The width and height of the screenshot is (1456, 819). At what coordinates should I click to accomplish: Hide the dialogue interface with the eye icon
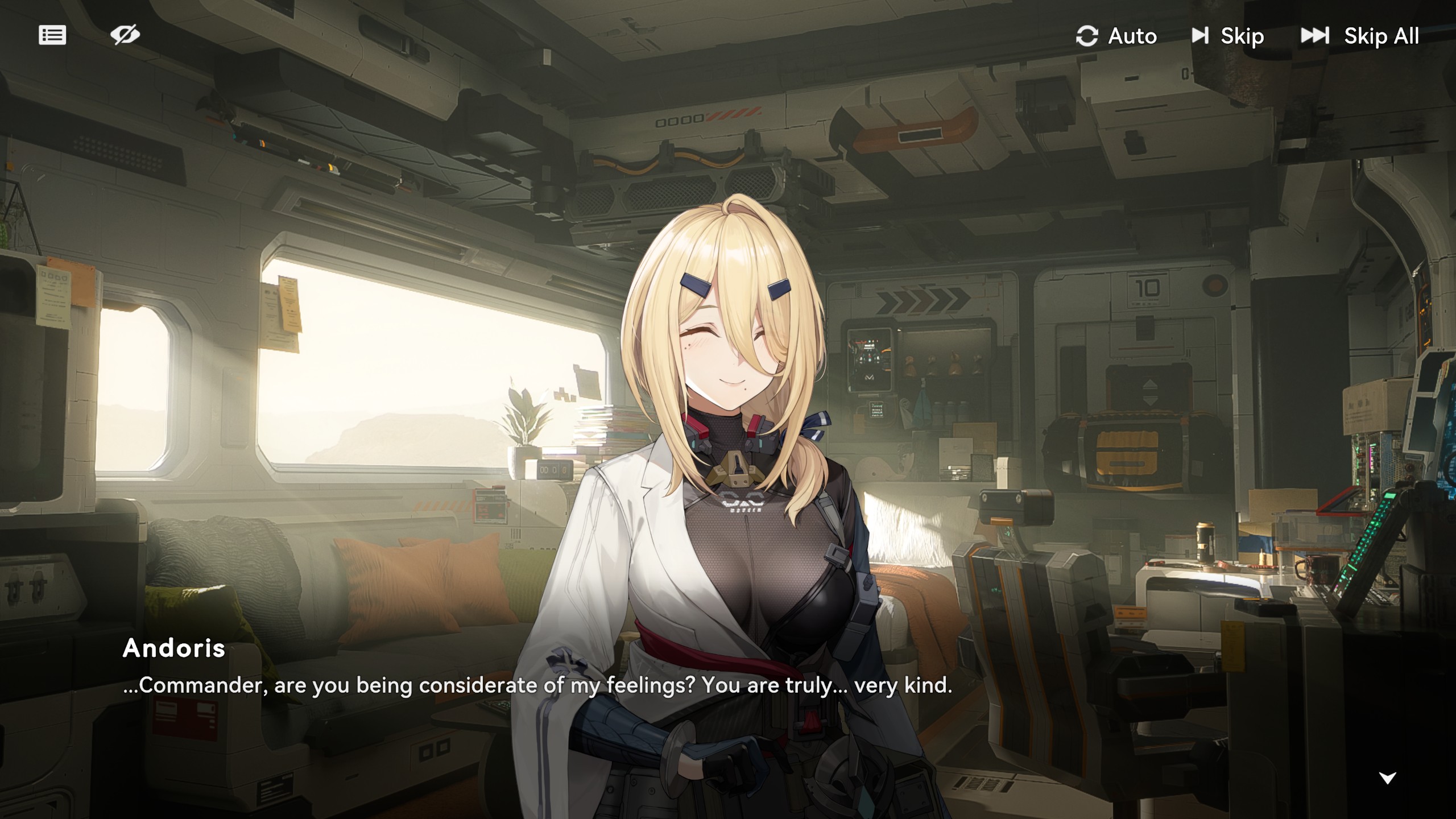[x=125, y=35]
